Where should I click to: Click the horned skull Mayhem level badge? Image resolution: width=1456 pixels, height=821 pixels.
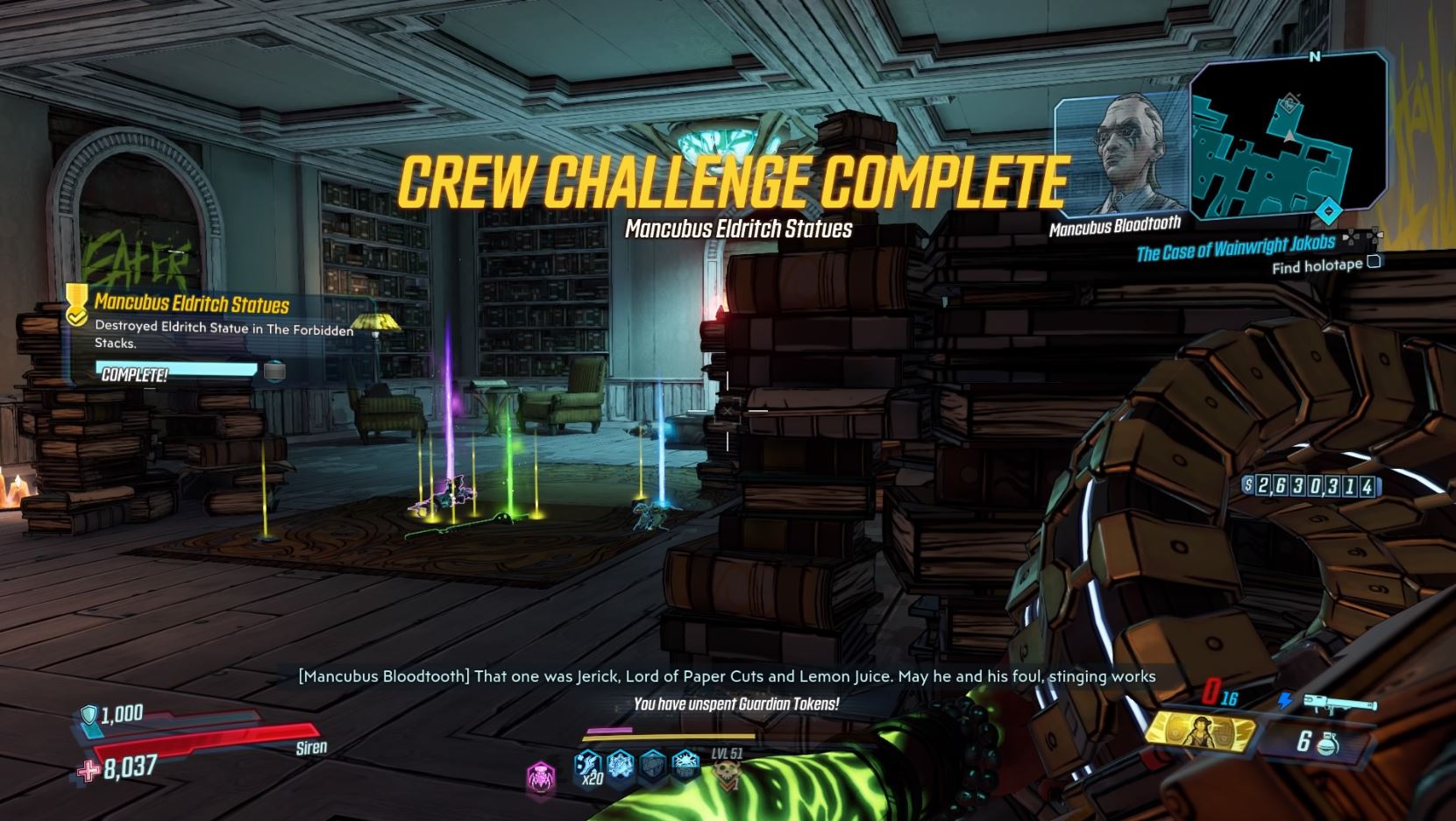click(x=727, y=773)
